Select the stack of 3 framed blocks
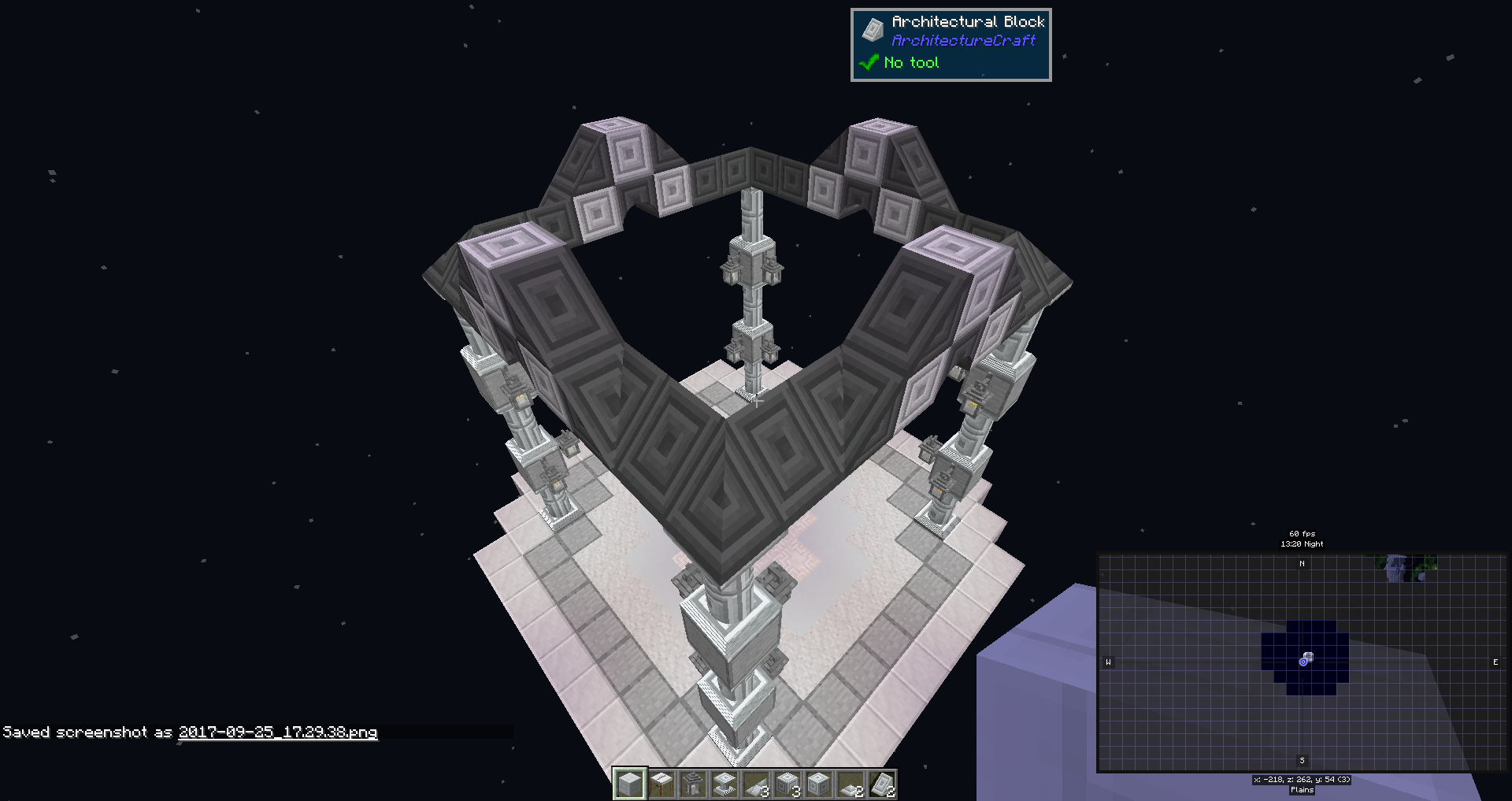Screen dimensions: 1512x801 click(788, 784)
